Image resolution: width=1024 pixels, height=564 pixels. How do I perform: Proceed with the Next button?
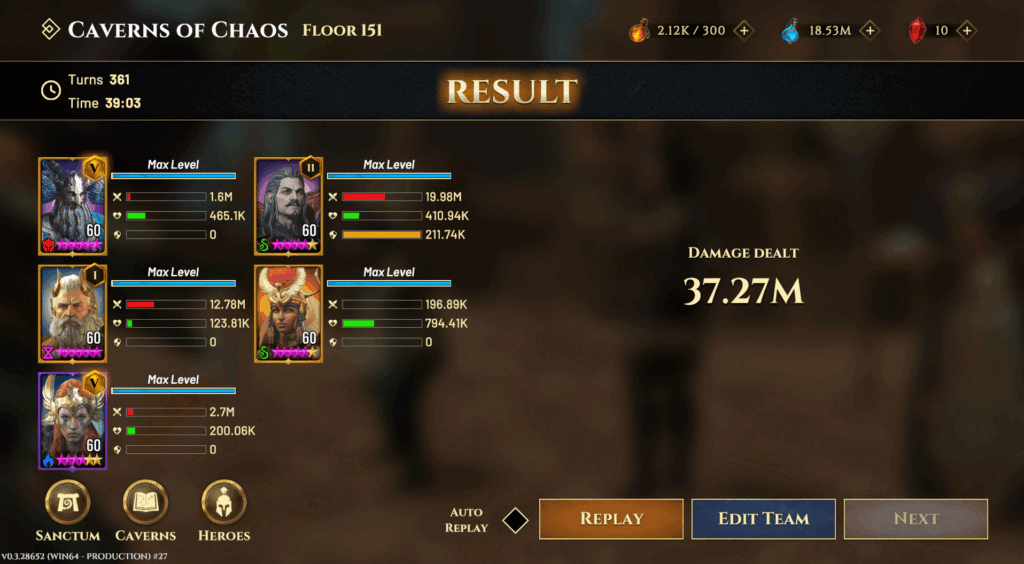coord(915,519)
